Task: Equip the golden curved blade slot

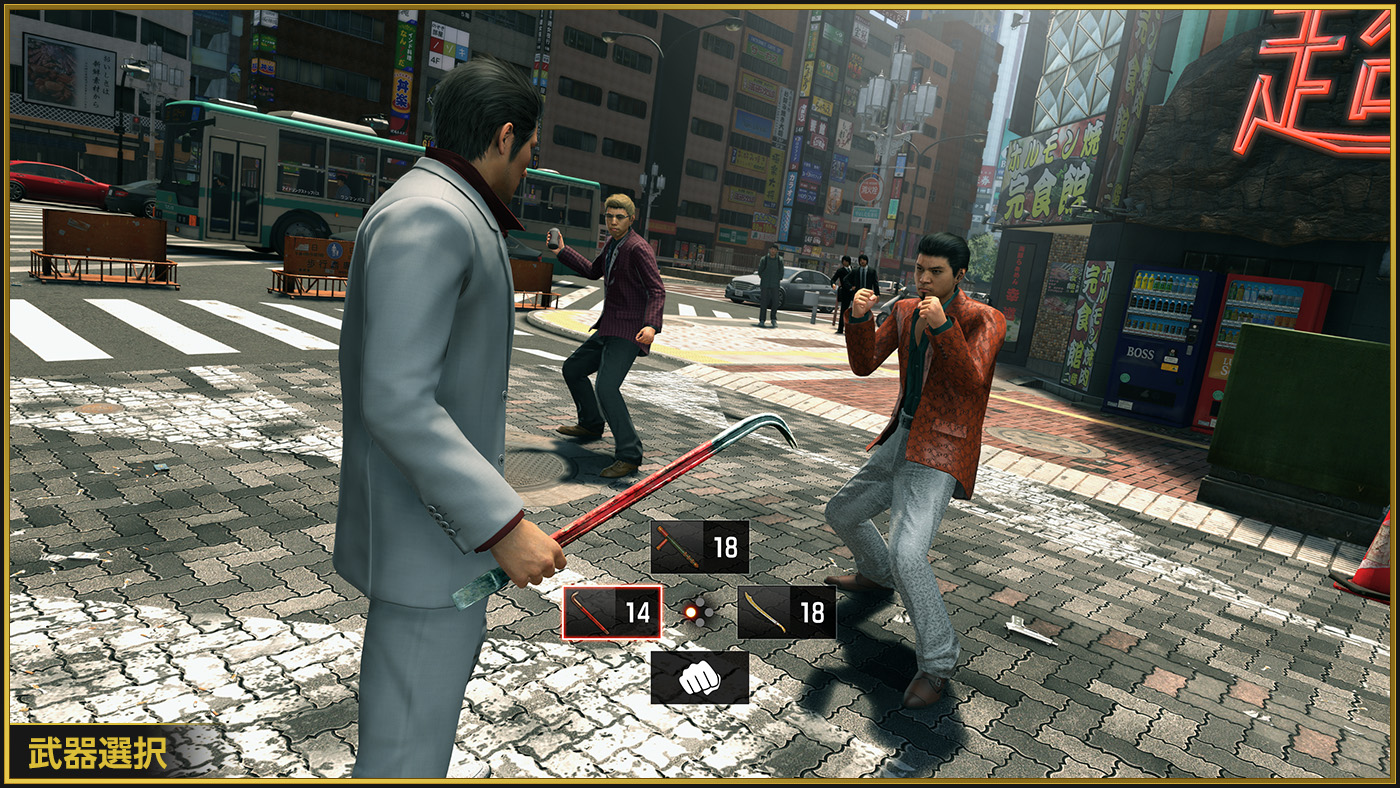Action: (786, 612)
